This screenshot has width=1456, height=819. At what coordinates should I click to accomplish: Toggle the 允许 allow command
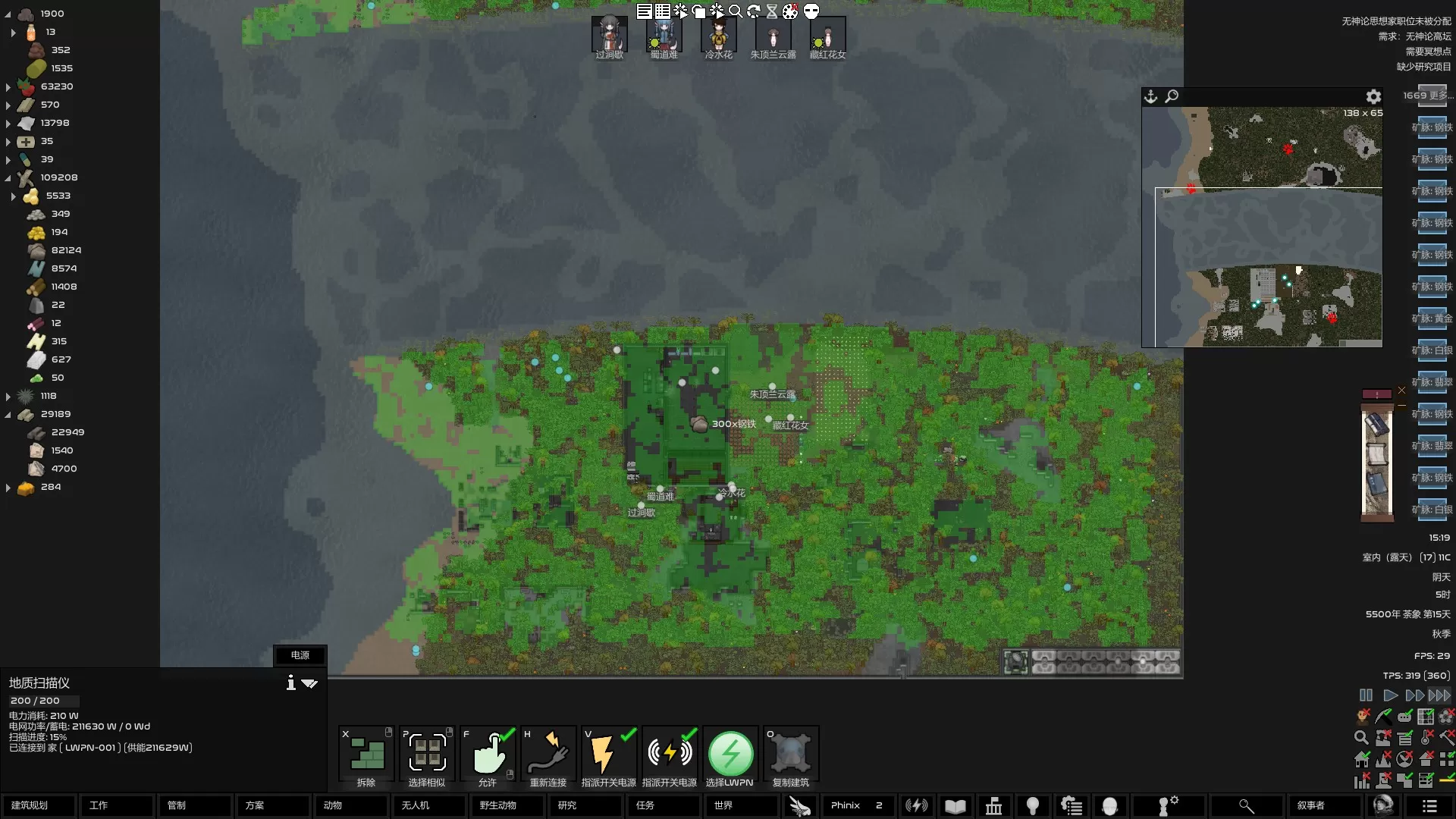coord(488,756)
